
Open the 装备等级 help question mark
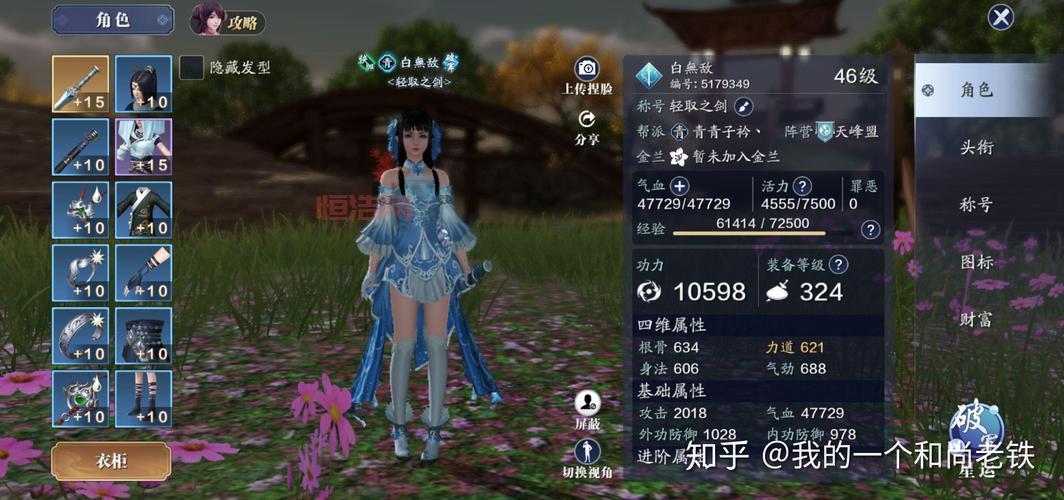coord(839,265)
